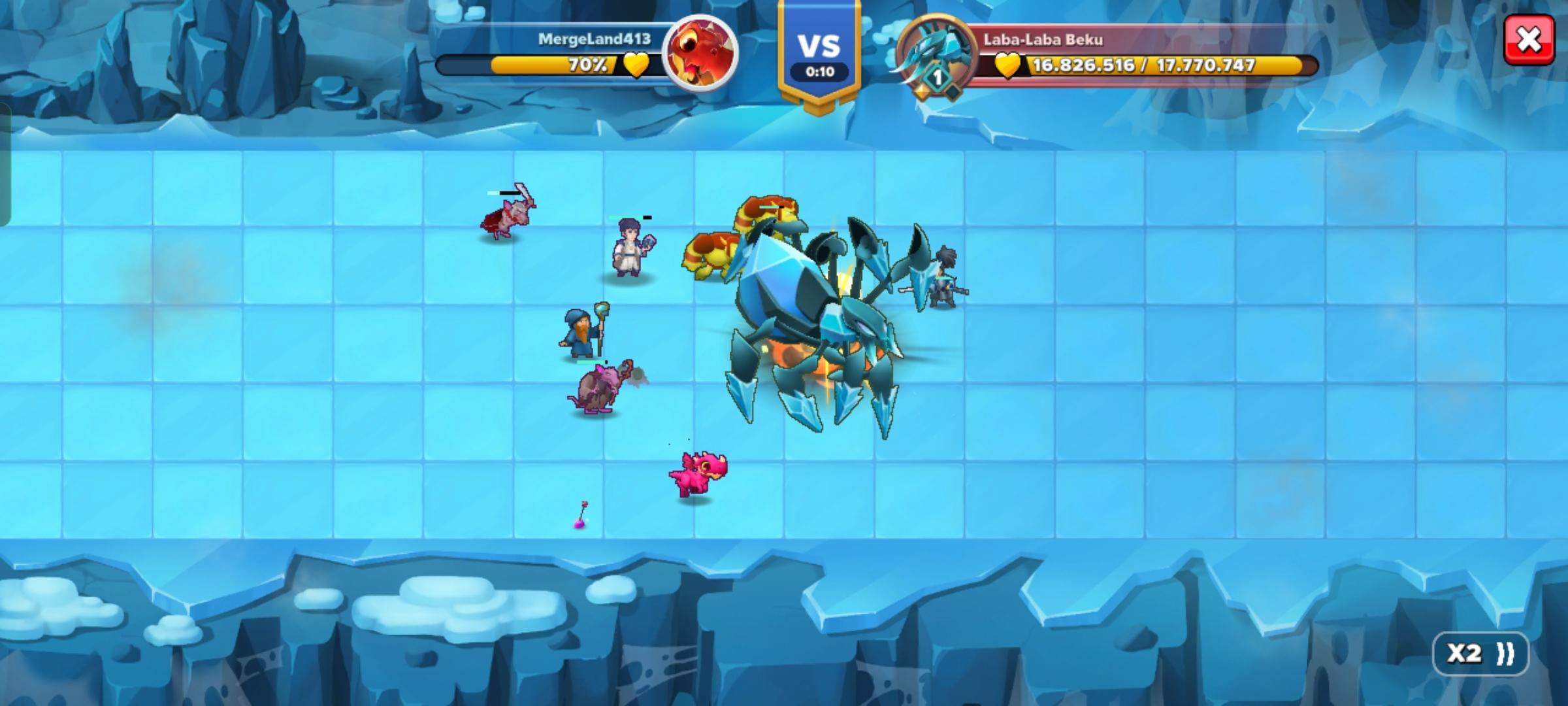
Task: Tap the heart icon on boss health bar
Action: click(x=1006, y=65)
